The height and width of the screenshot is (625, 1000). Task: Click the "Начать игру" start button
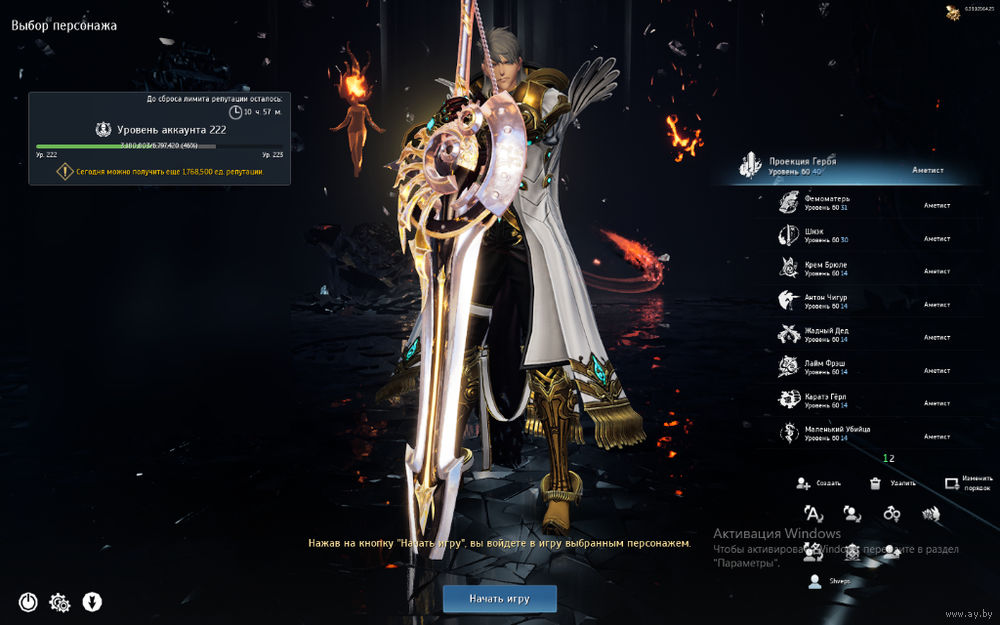click(x=499, y=599)
